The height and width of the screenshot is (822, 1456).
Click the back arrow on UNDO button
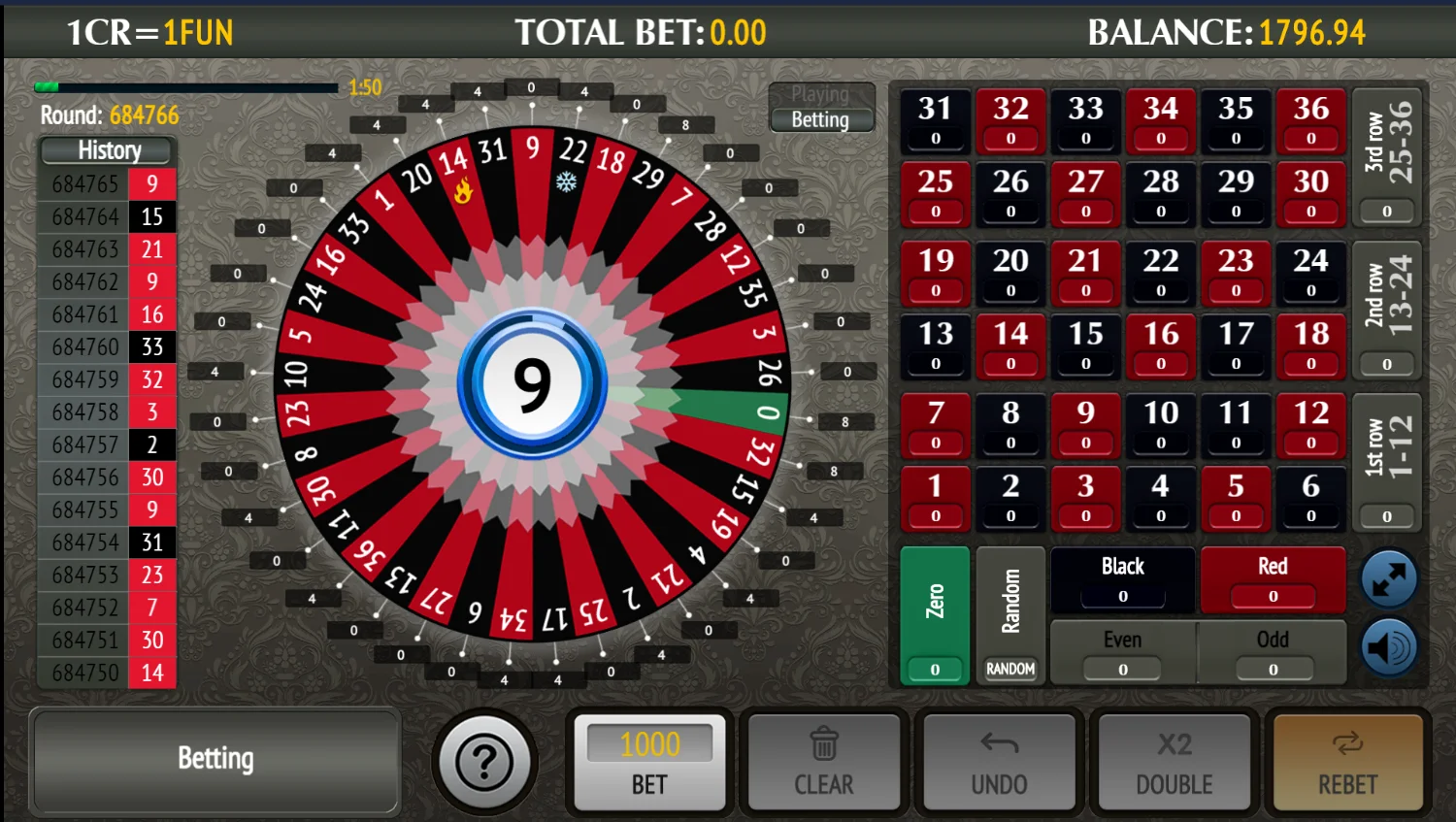click(999, 745)
